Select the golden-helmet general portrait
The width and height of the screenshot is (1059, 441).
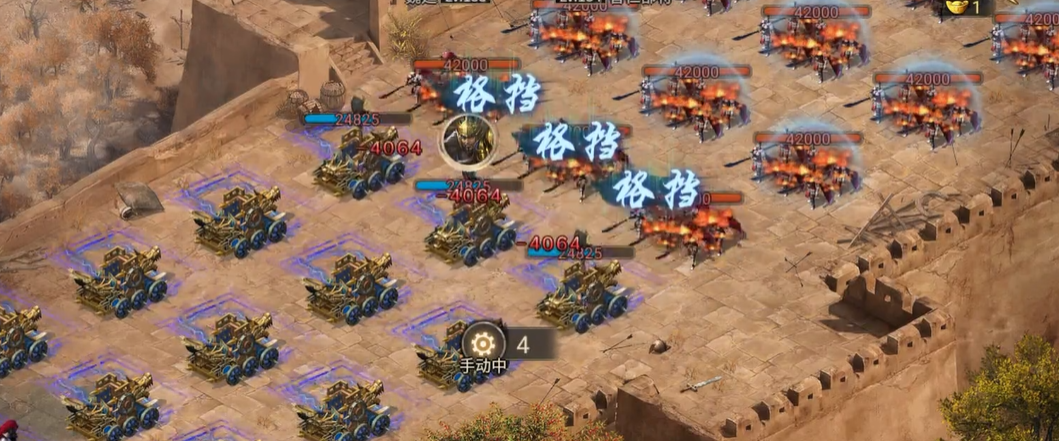(464, 140)
